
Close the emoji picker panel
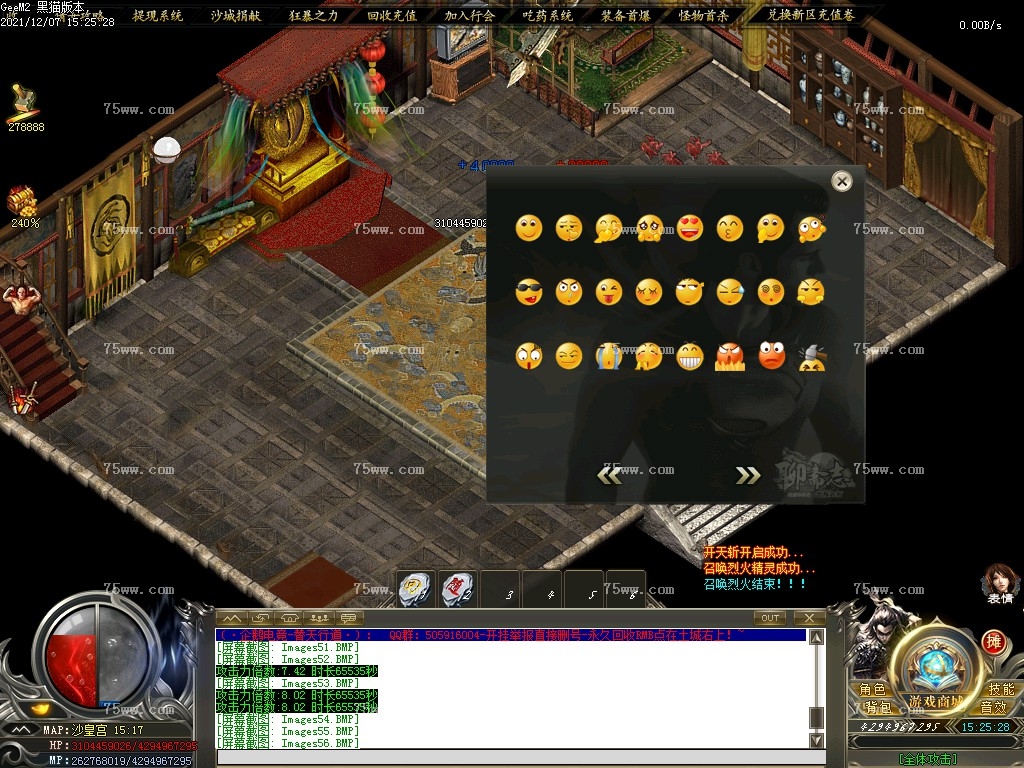click(x=842, y=181)
